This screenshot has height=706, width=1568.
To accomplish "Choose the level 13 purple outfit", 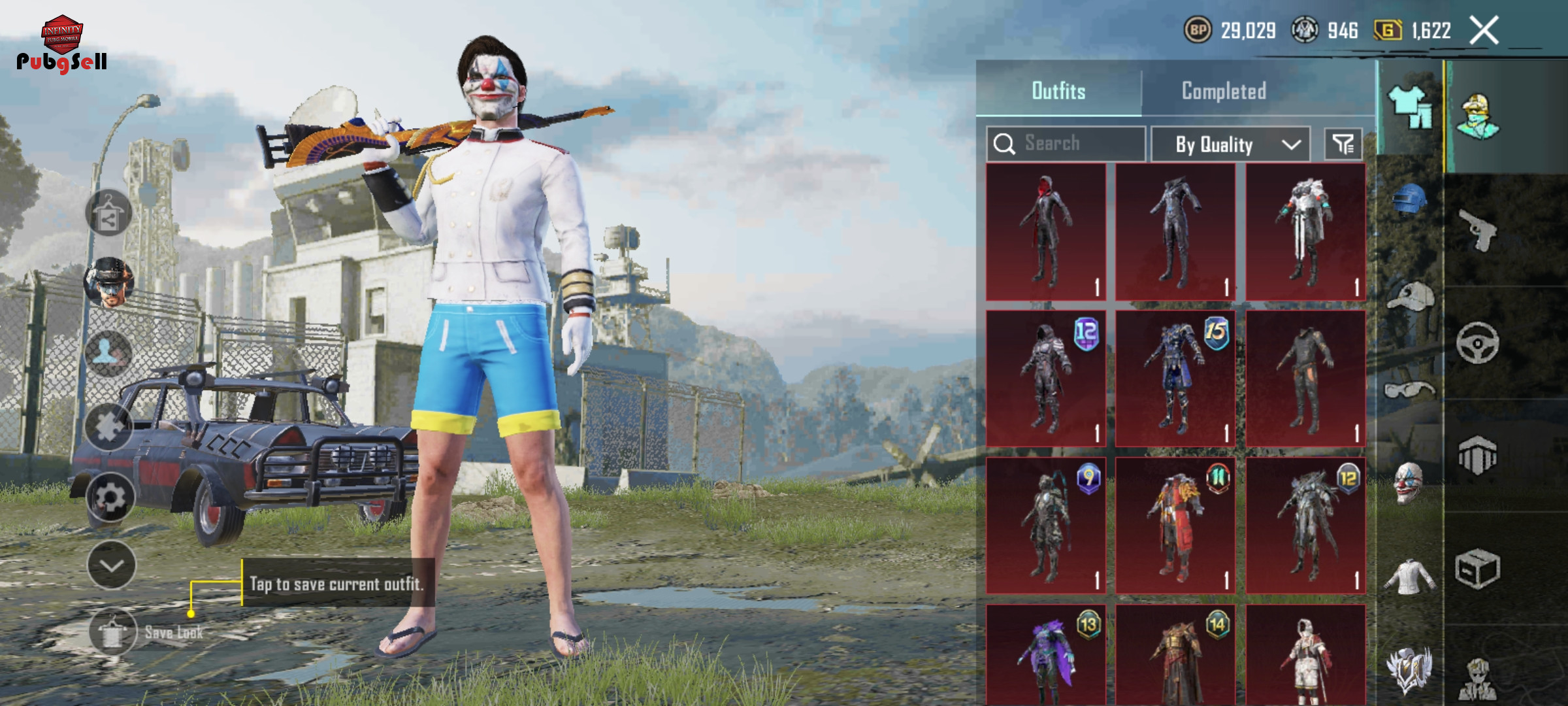I will click(1045, 654).
